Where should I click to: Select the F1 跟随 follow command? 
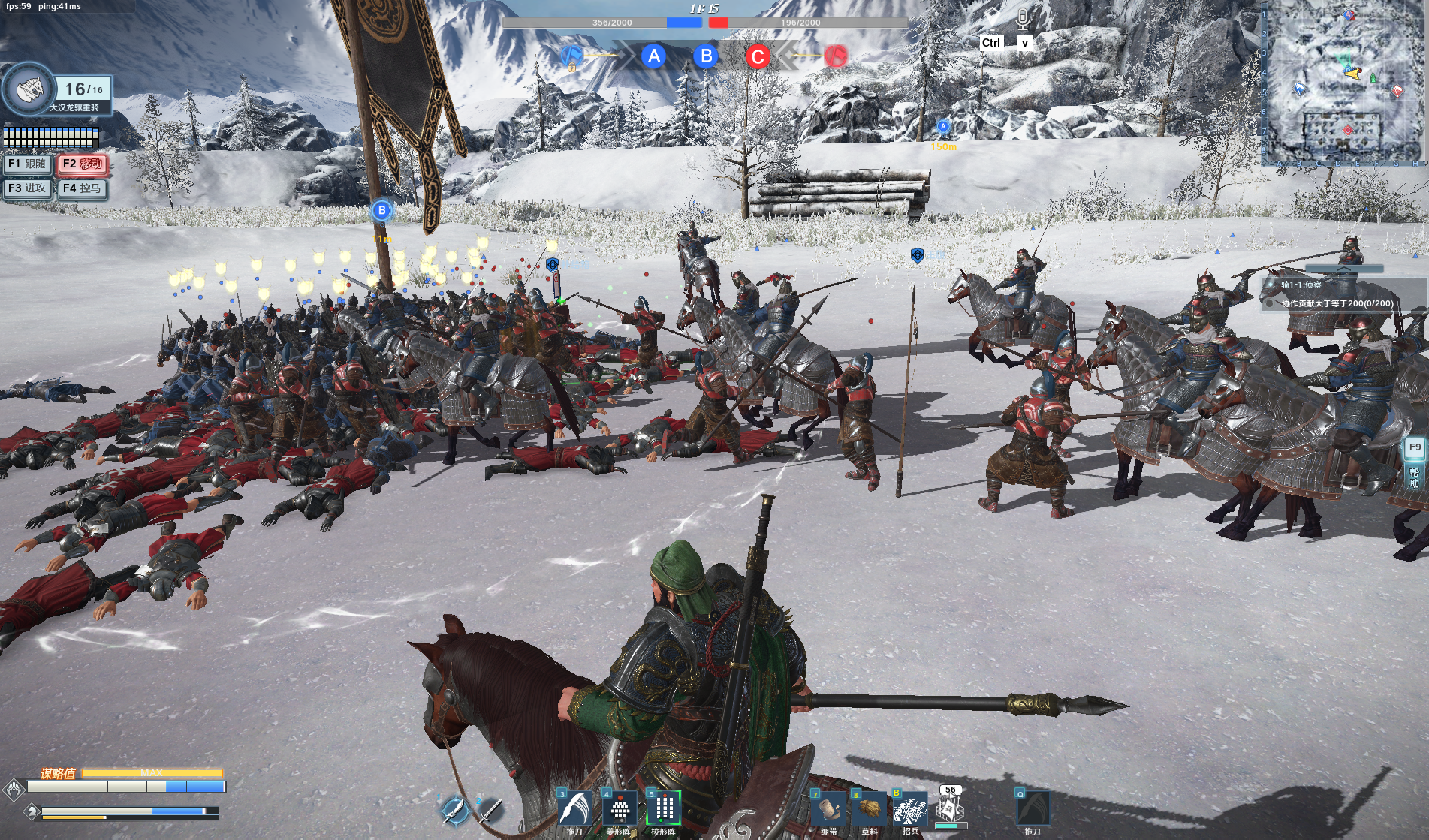point(27,164)
